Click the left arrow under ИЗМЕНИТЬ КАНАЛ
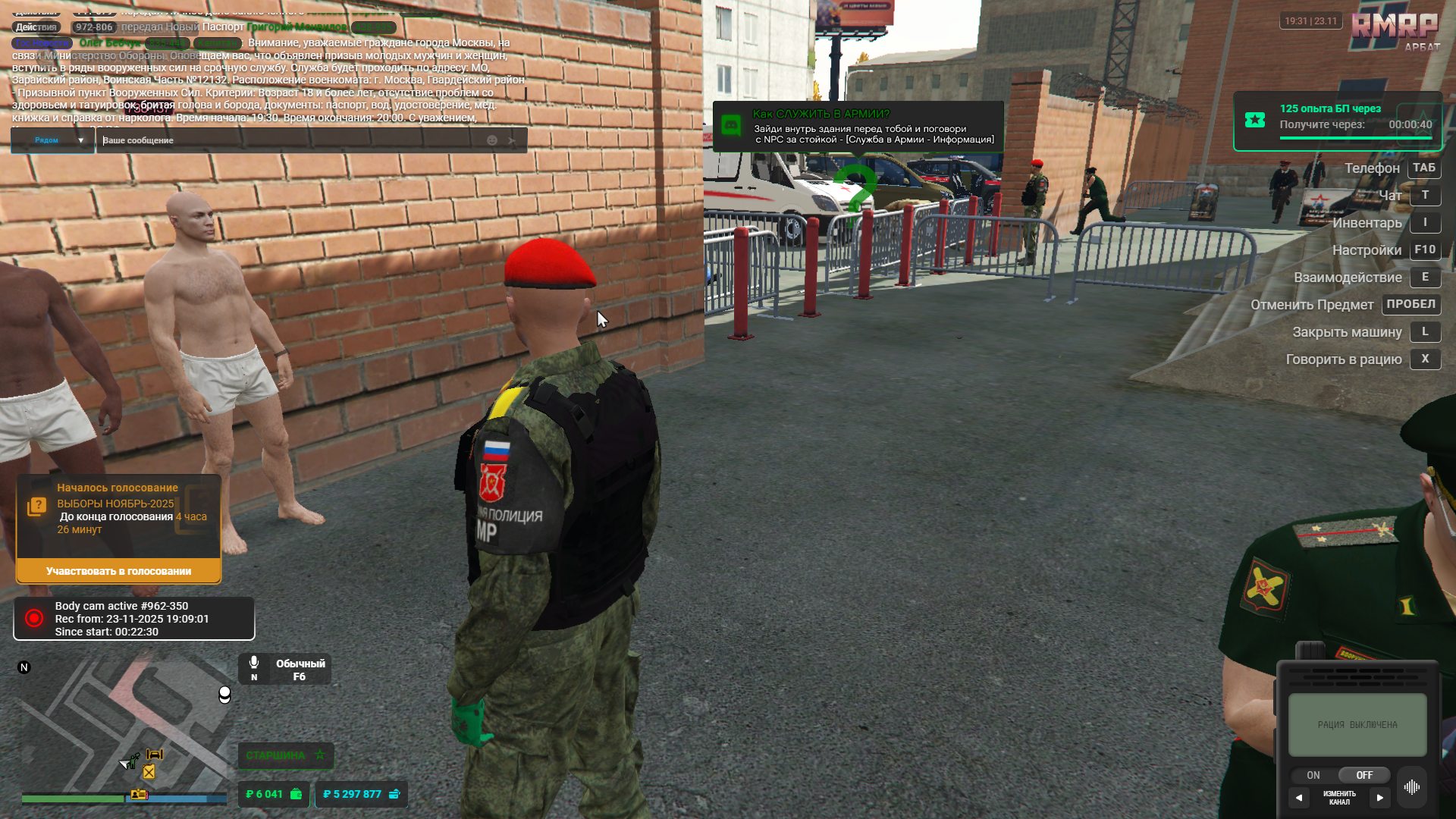This screenshot has height=819, width=1456. 1300,797
